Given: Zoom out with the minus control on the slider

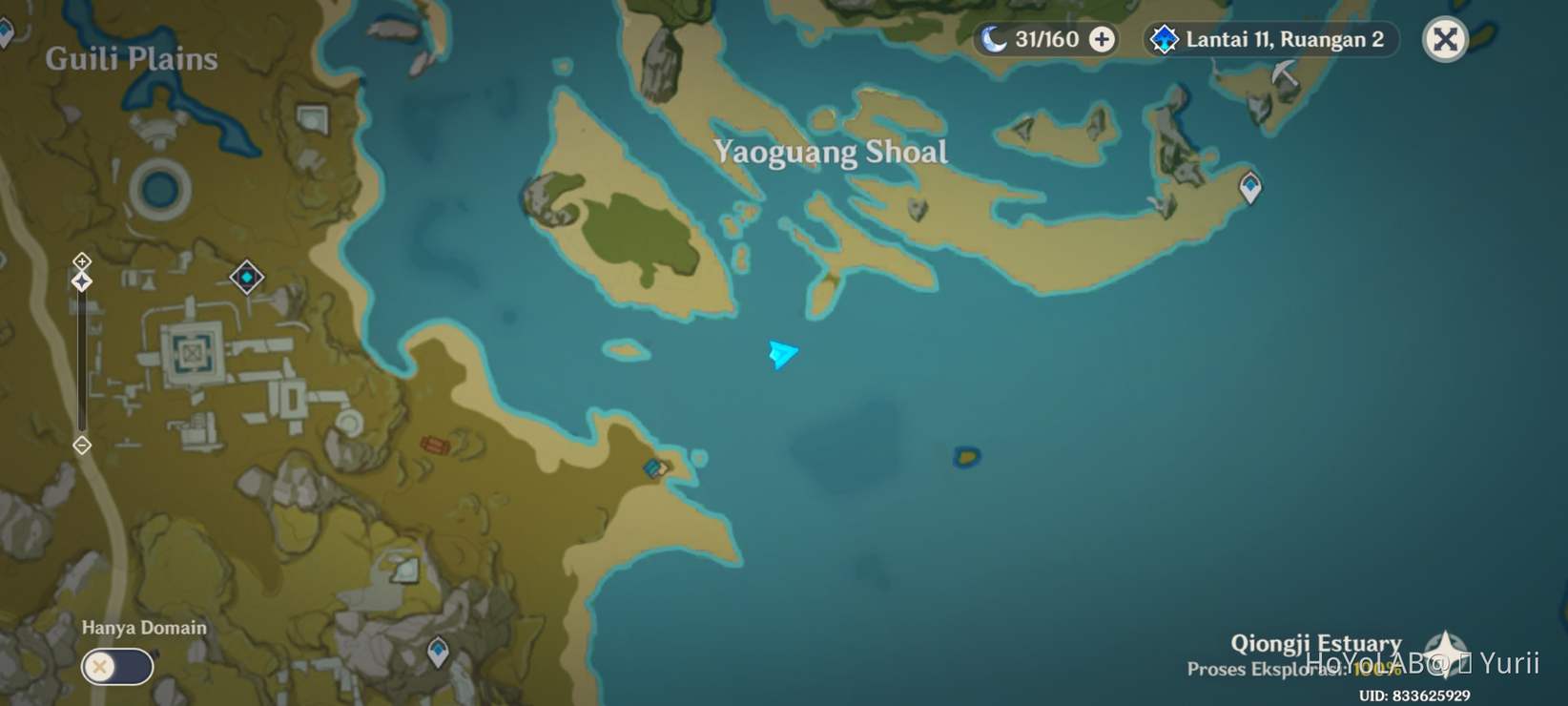Looking at the screenshot, I should (x=81, y=445).
